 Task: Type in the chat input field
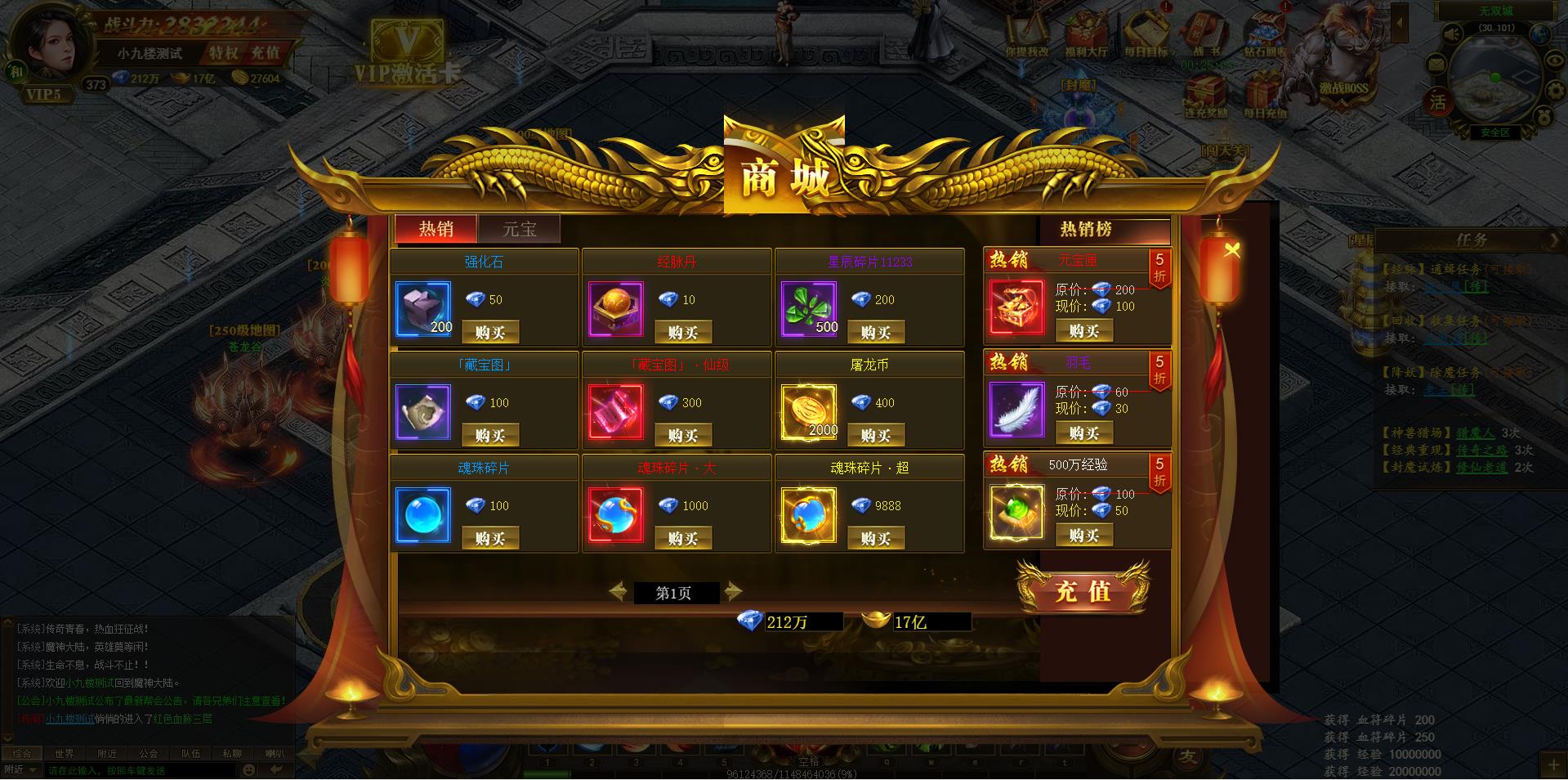coord(123,769)
